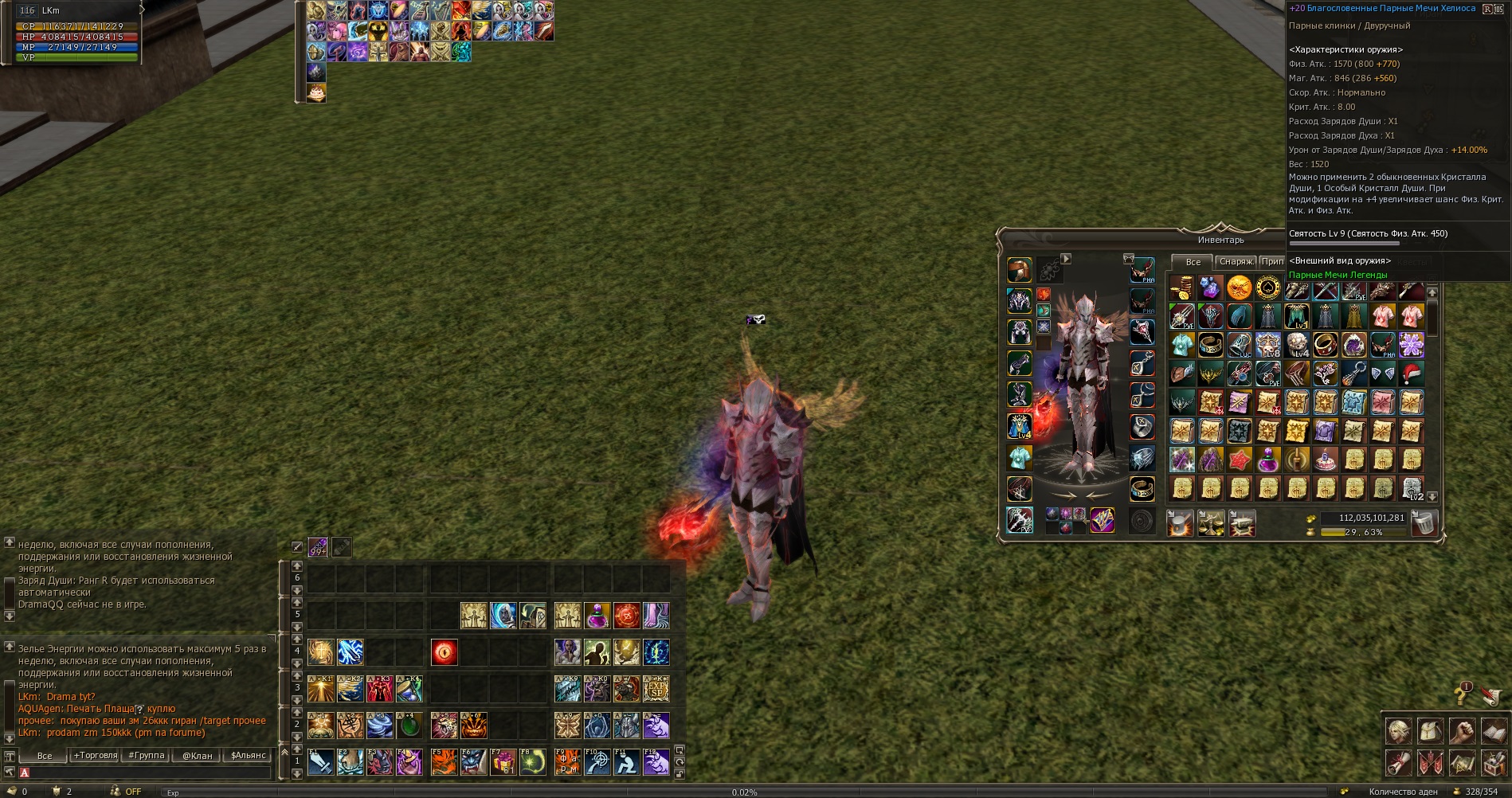Open the bag inventory menu icon
The image size is (1512, 798).
tap(1430, 731)
